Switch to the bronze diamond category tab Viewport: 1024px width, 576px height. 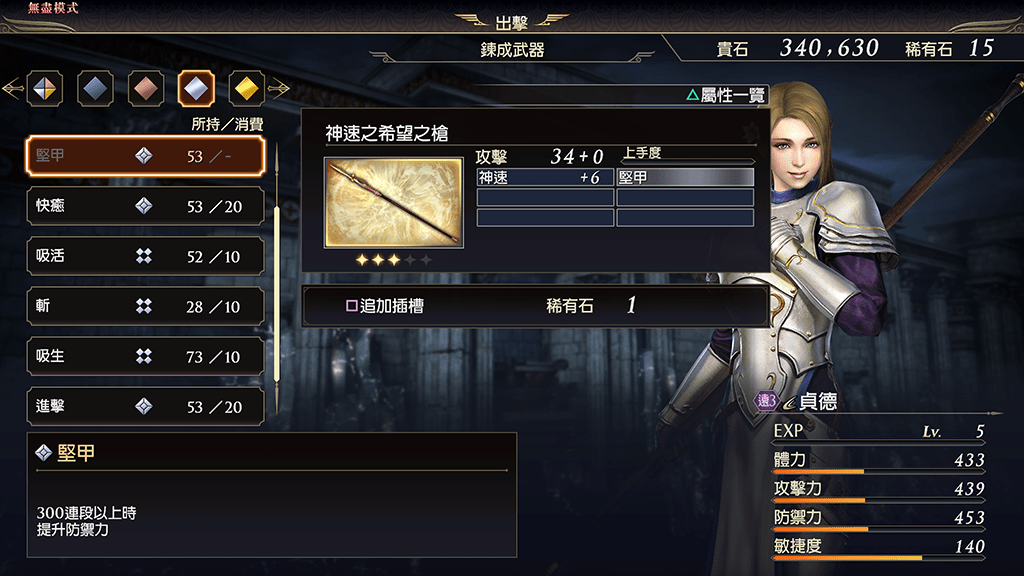145,89
